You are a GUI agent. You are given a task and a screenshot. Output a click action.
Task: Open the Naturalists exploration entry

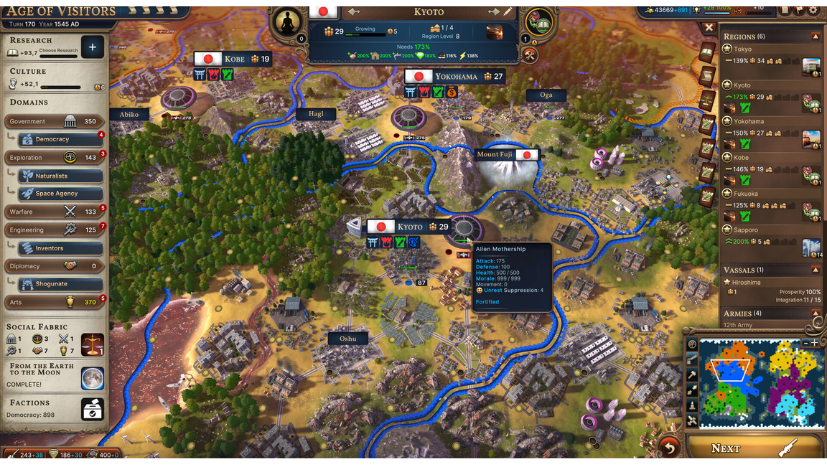60,175
